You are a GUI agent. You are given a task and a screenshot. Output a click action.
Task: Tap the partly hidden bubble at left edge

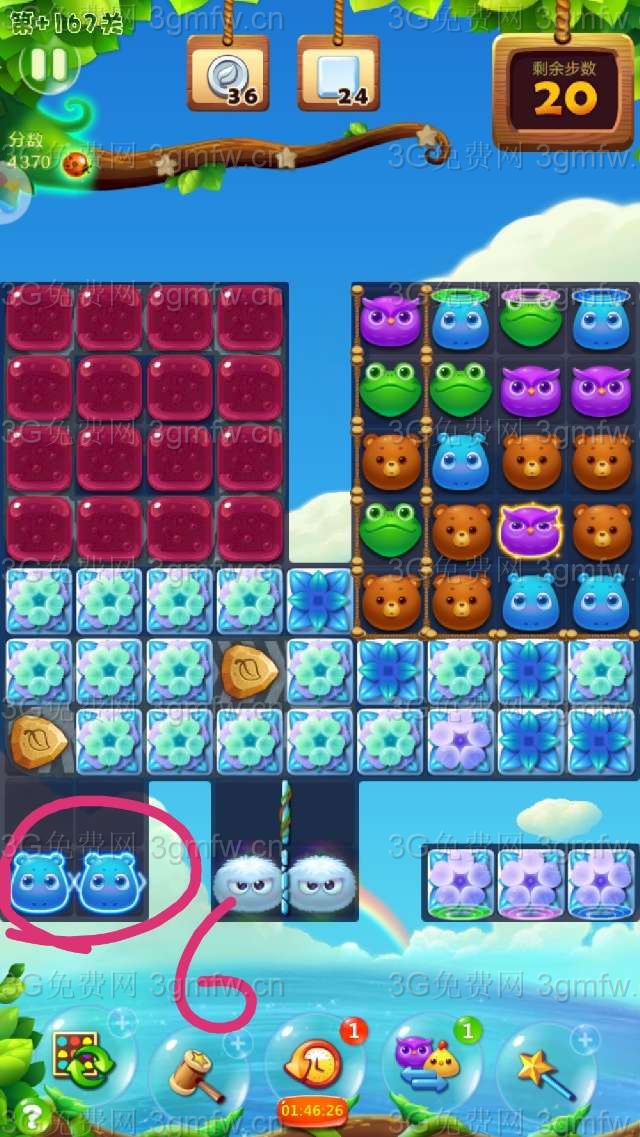click(10, 190)
